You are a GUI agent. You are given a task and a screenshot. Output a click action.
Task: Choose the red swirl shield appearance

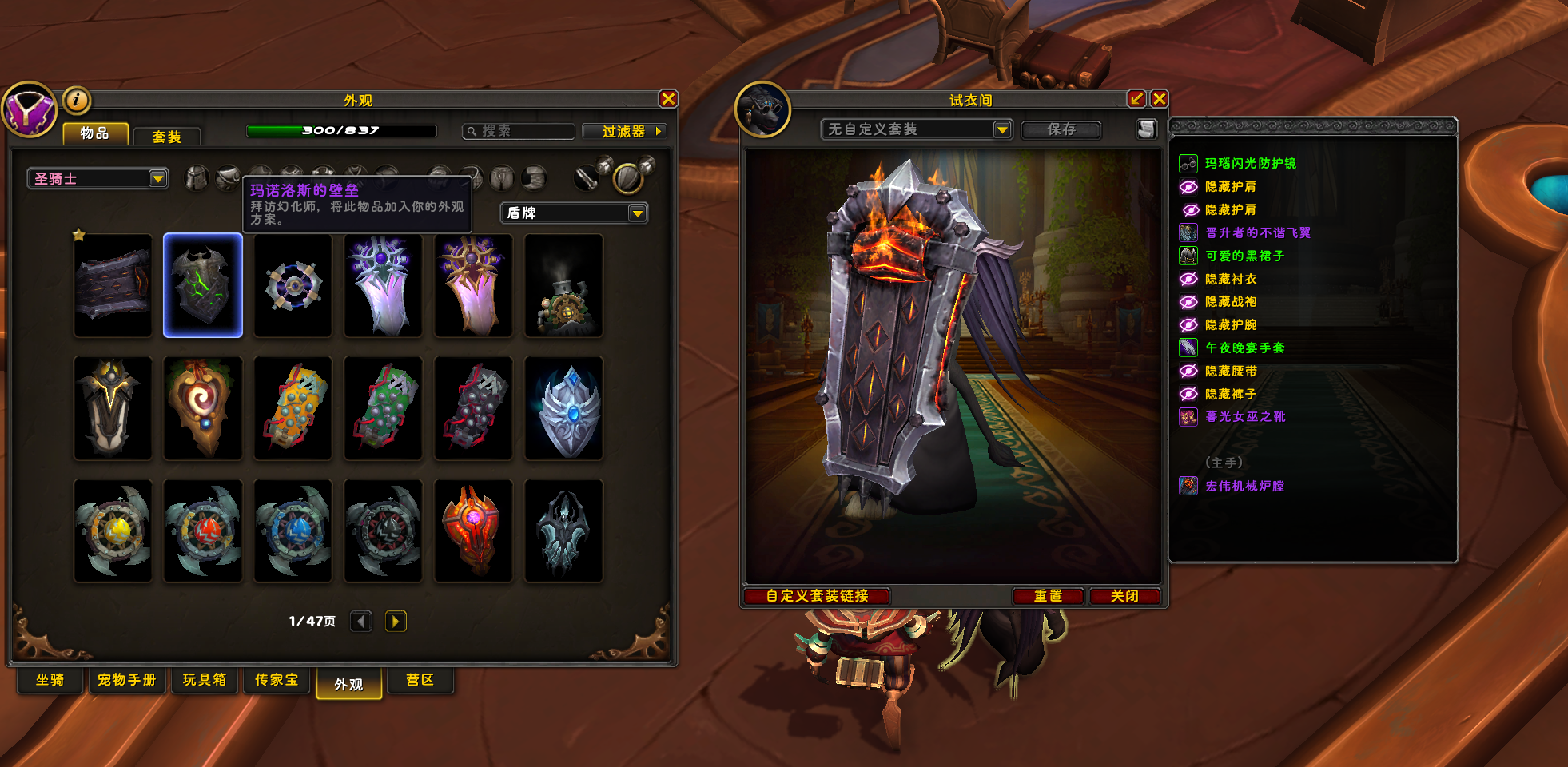[203, 408]
